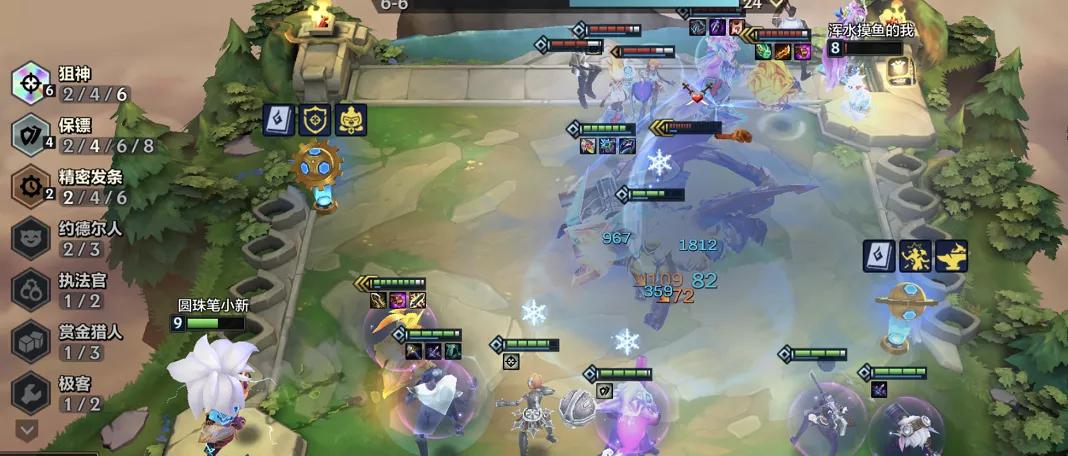Viewport: 1068px width, 456px height.
Task: View the golden hat augment icon
Action: (x=350, y=120)
